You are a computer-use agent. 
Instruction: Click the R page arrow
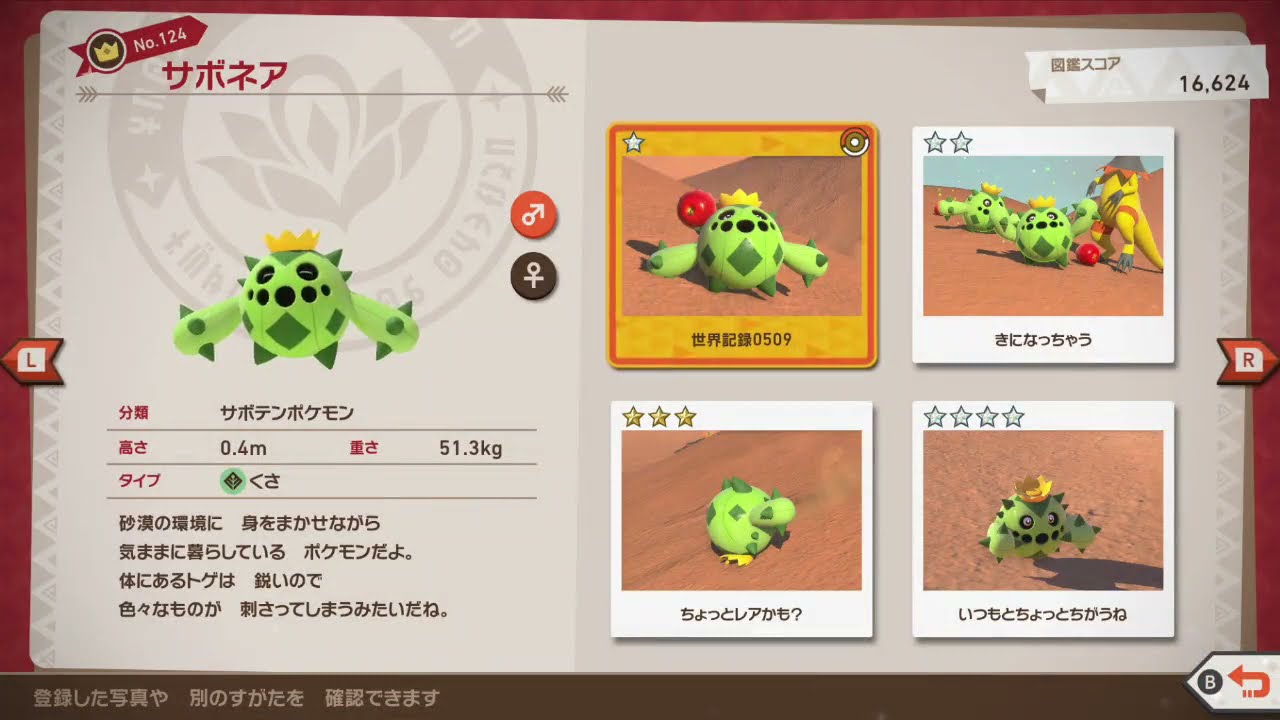point(1249,361)
